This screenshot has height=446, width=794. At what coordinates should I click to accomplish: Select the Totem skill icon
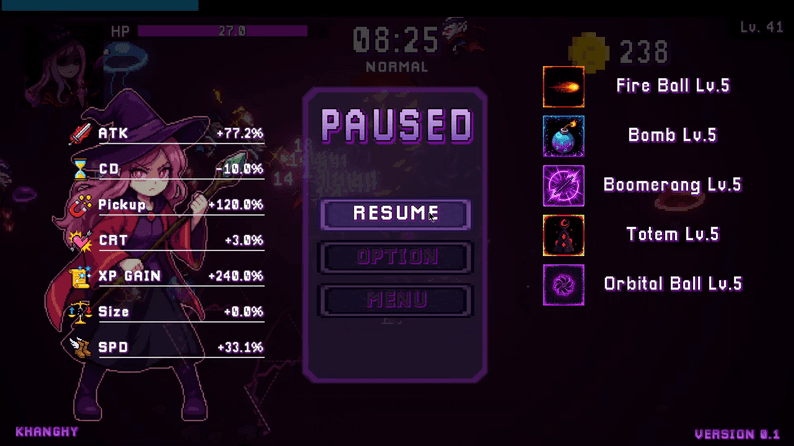pos(563,235)
